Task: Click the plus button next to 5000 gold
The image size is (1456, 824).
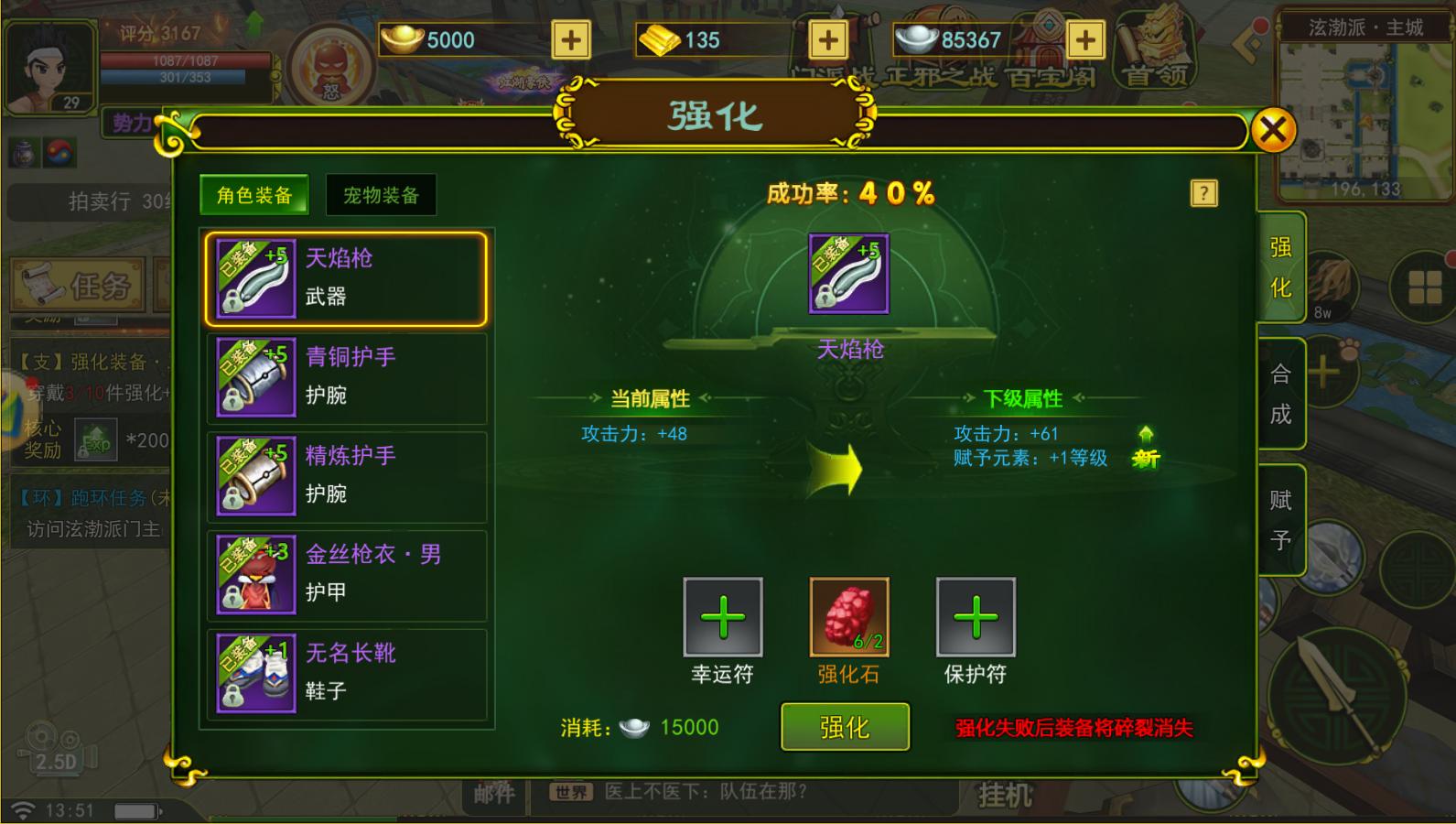Action: coord(573,40)
